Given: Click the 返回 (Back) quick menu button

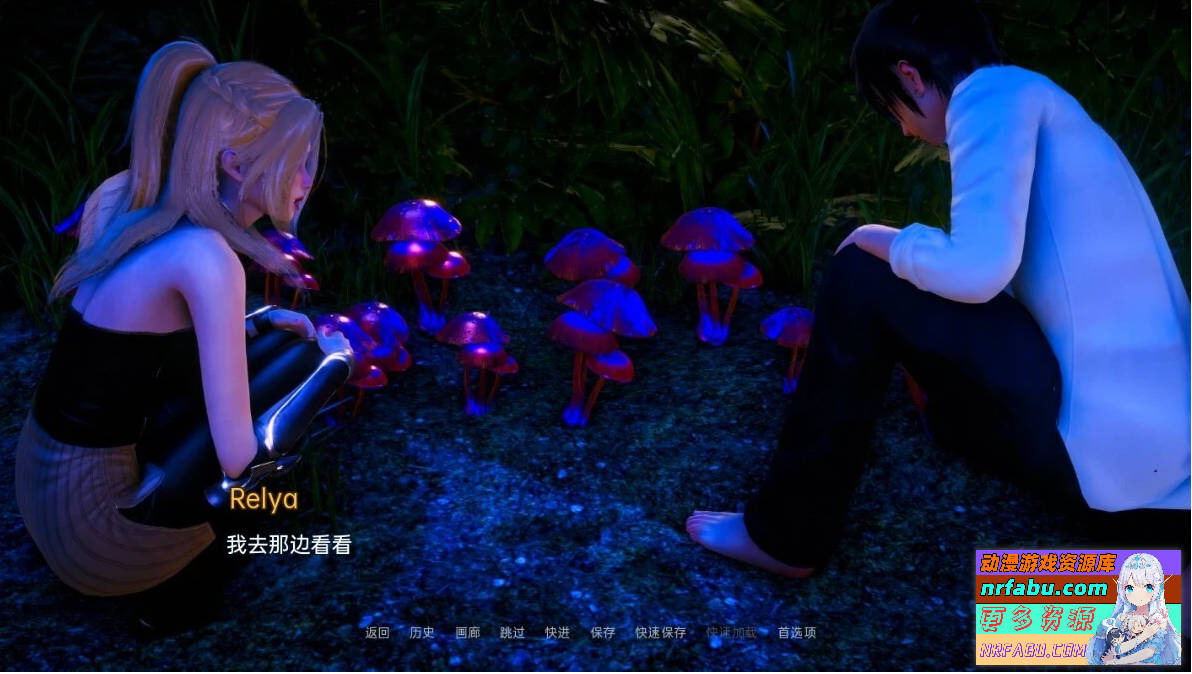Looking at the screenshot, I should (x=377, y=633).
